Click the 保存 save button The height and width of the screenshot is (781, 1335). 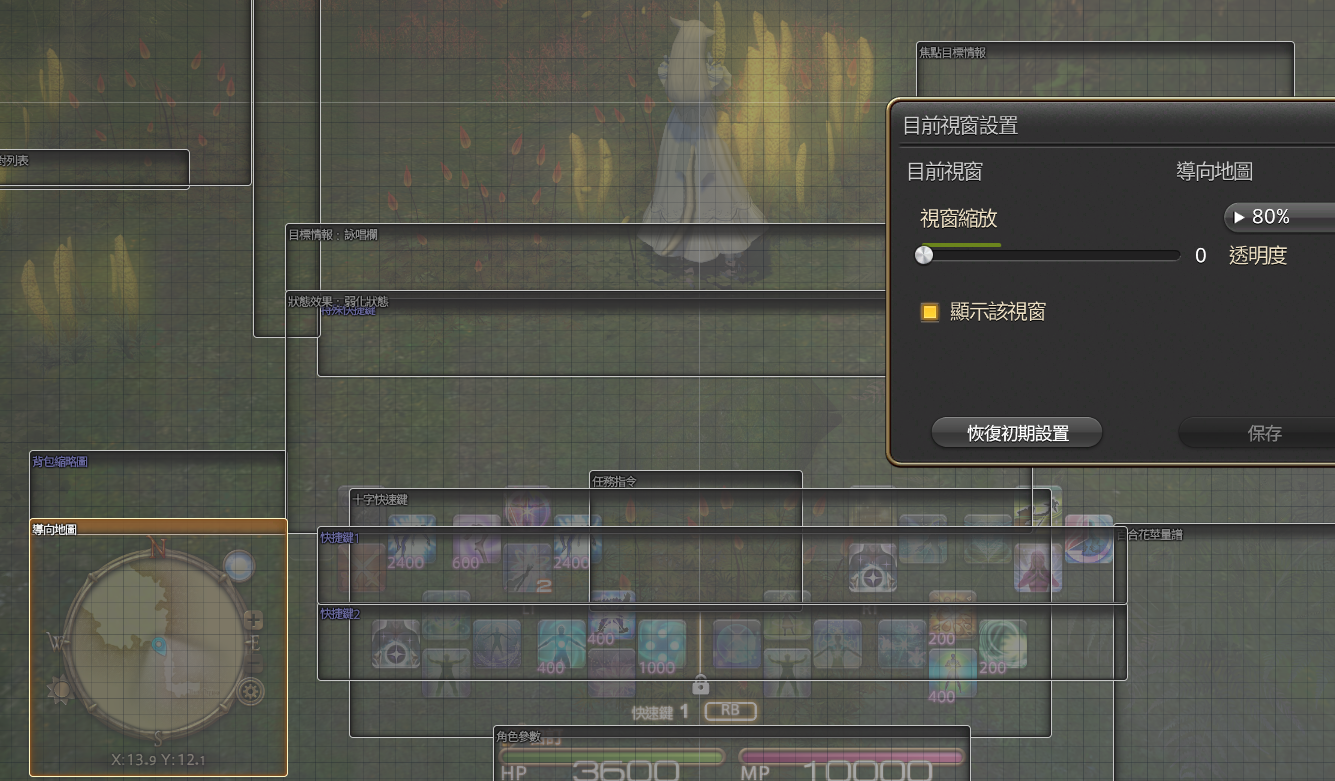1264,433
